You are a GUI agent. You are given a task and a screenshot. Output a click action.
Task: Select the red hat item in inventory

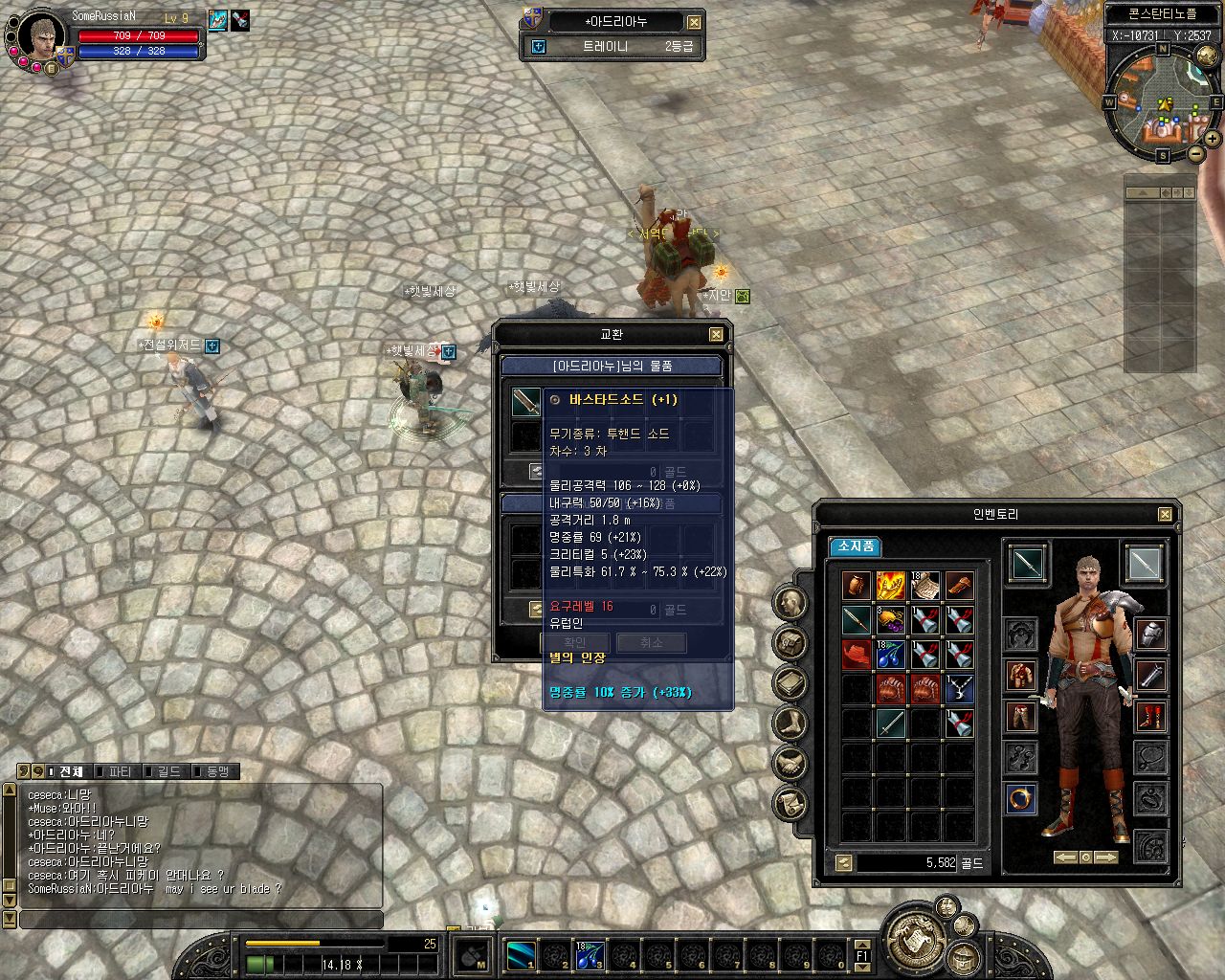857,655
